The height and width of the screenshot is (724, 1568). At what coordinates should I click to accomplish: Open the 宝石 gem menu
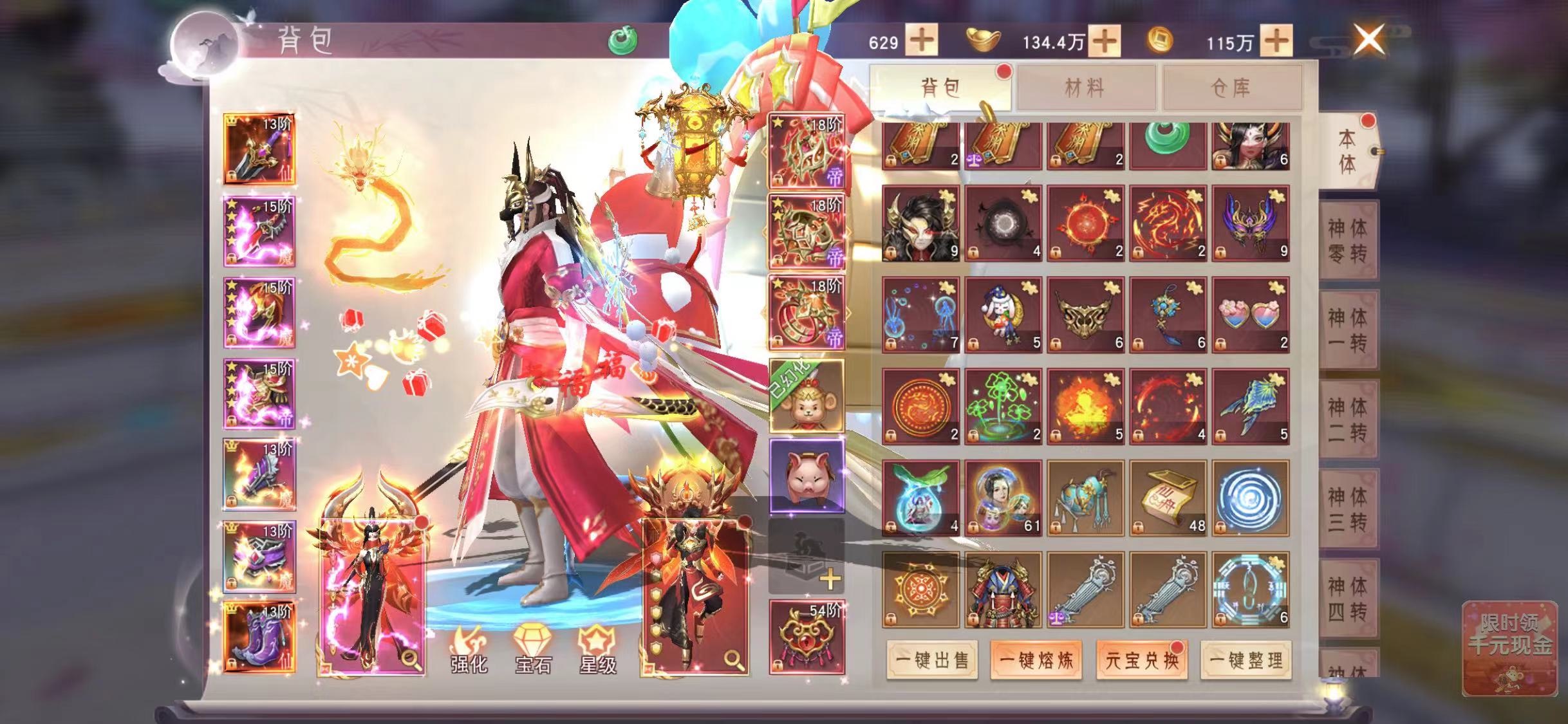coord(533,649)
